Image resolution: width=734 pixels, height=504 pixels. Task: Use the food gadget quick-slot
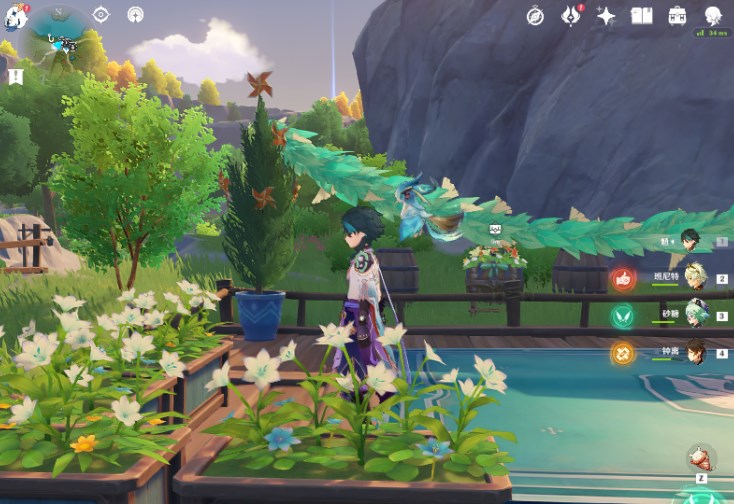pos(700,458)
